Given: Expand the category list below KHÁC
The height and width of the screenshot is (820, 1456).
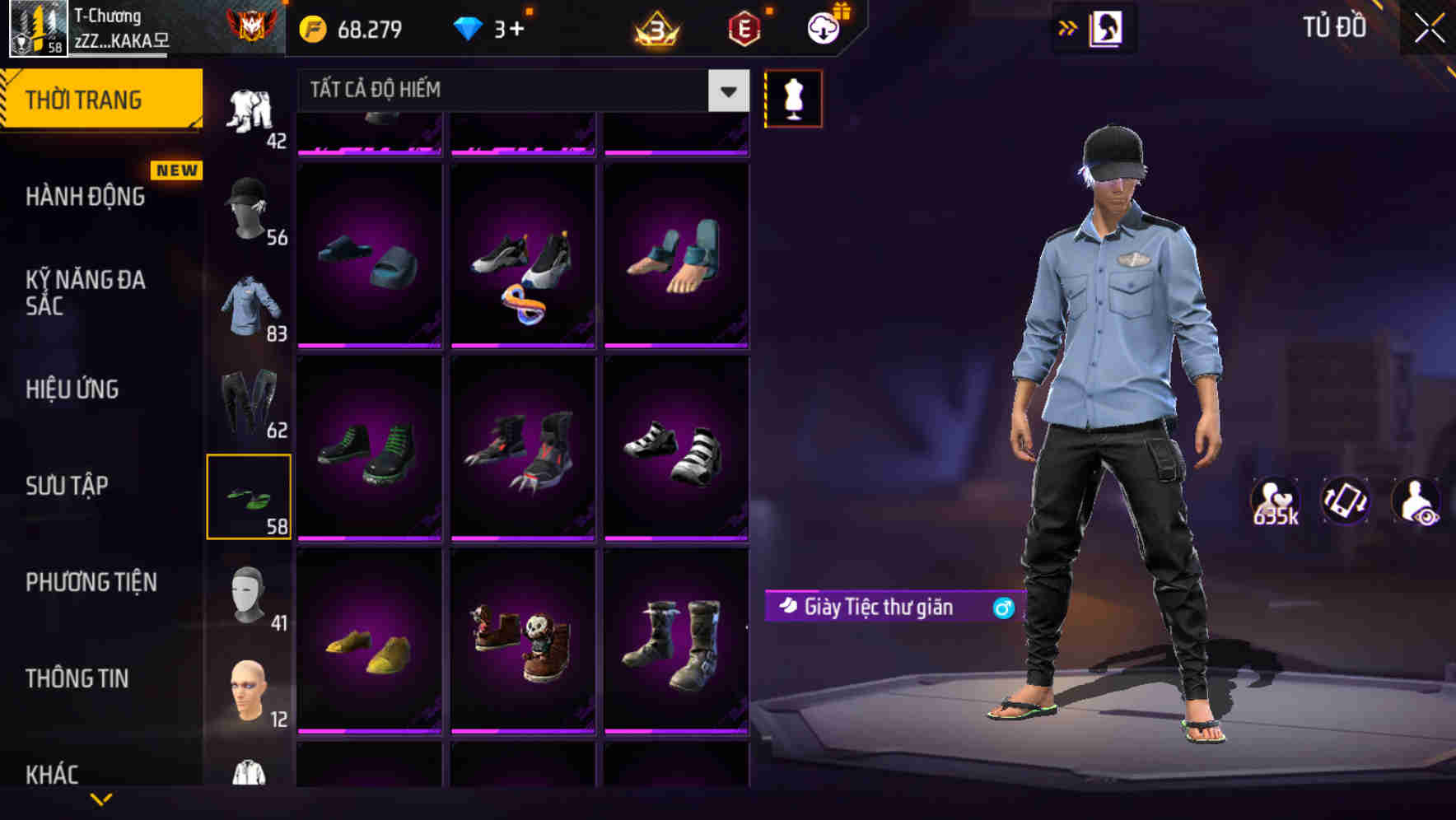Looking at the screenshot, I should pos(102,799).
